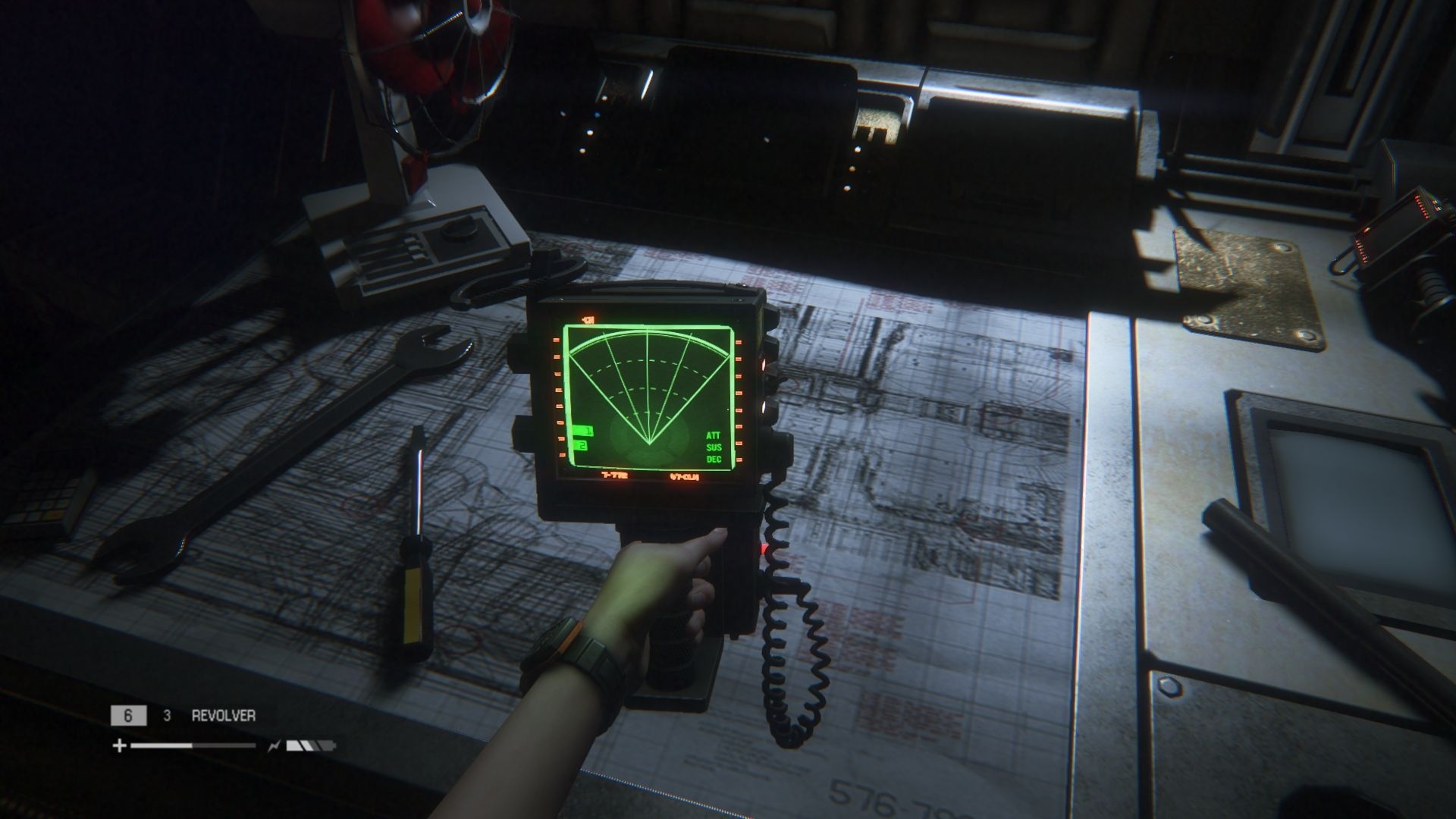Click the CH channel label on the tracker
1456x819 pixels.
pos(587,318)
